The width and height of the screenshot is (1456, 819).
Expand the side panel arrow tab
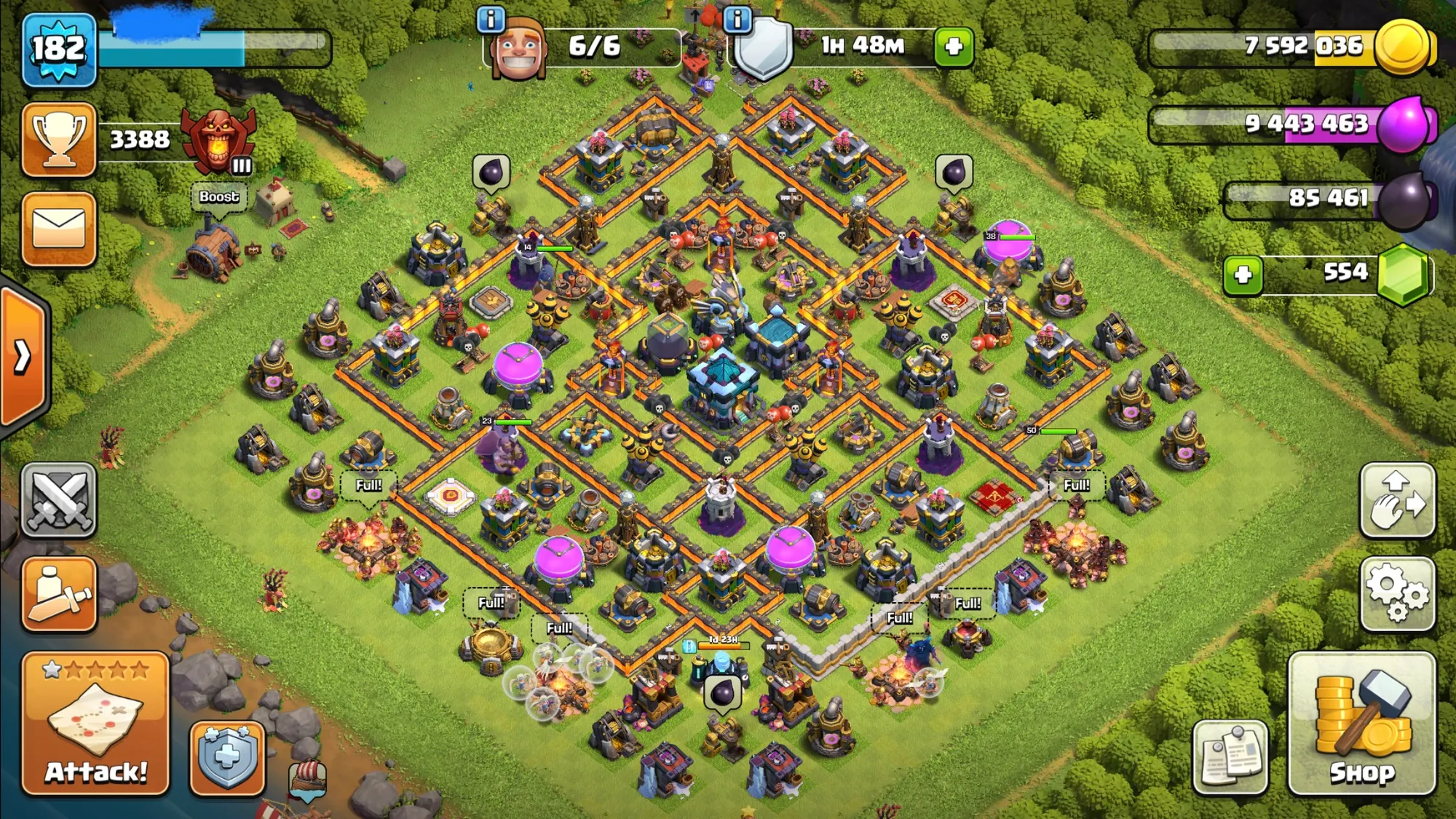pos(22,357)
